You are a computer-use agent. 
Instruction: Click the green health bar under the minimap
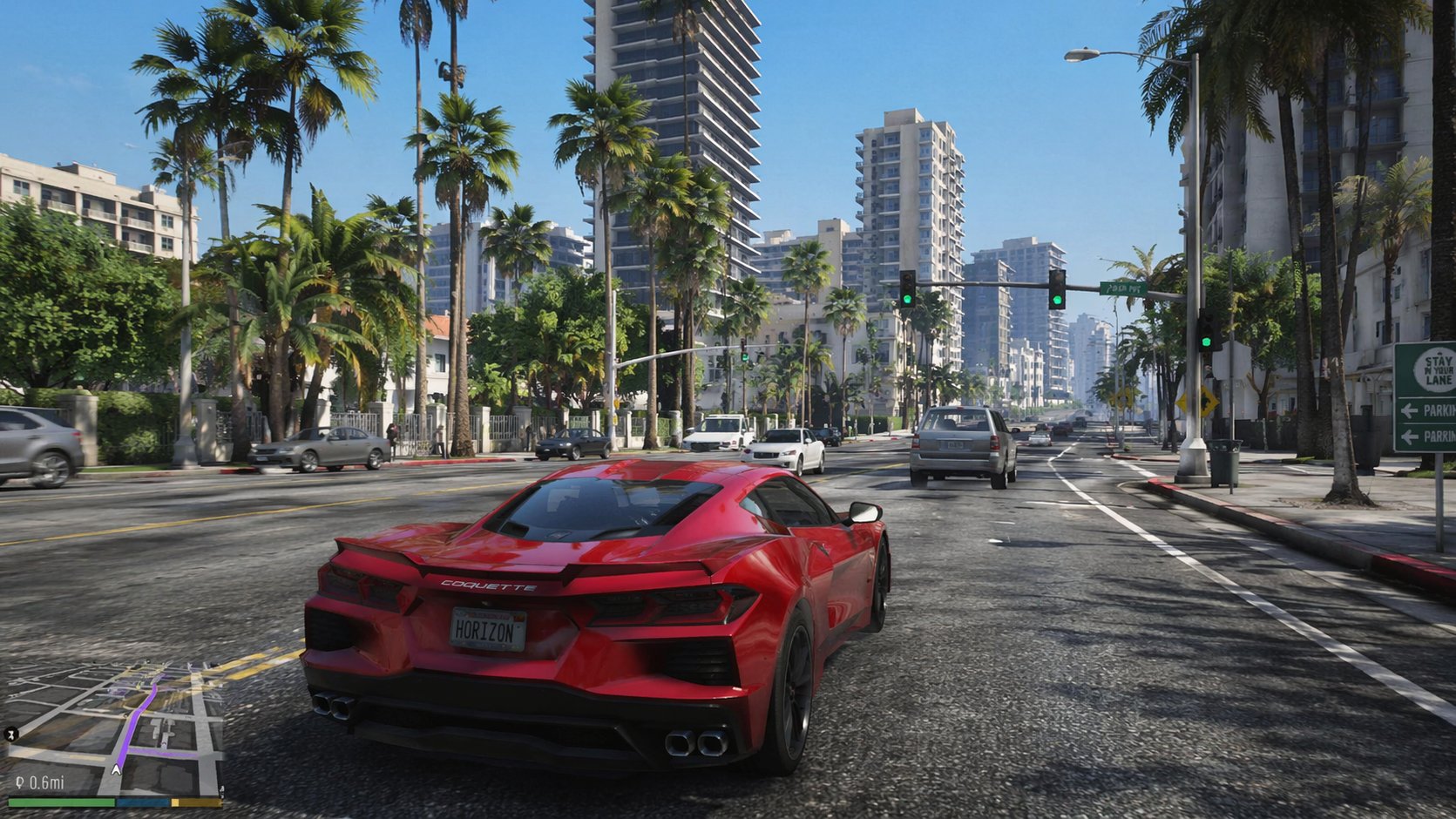click(62, 802)
